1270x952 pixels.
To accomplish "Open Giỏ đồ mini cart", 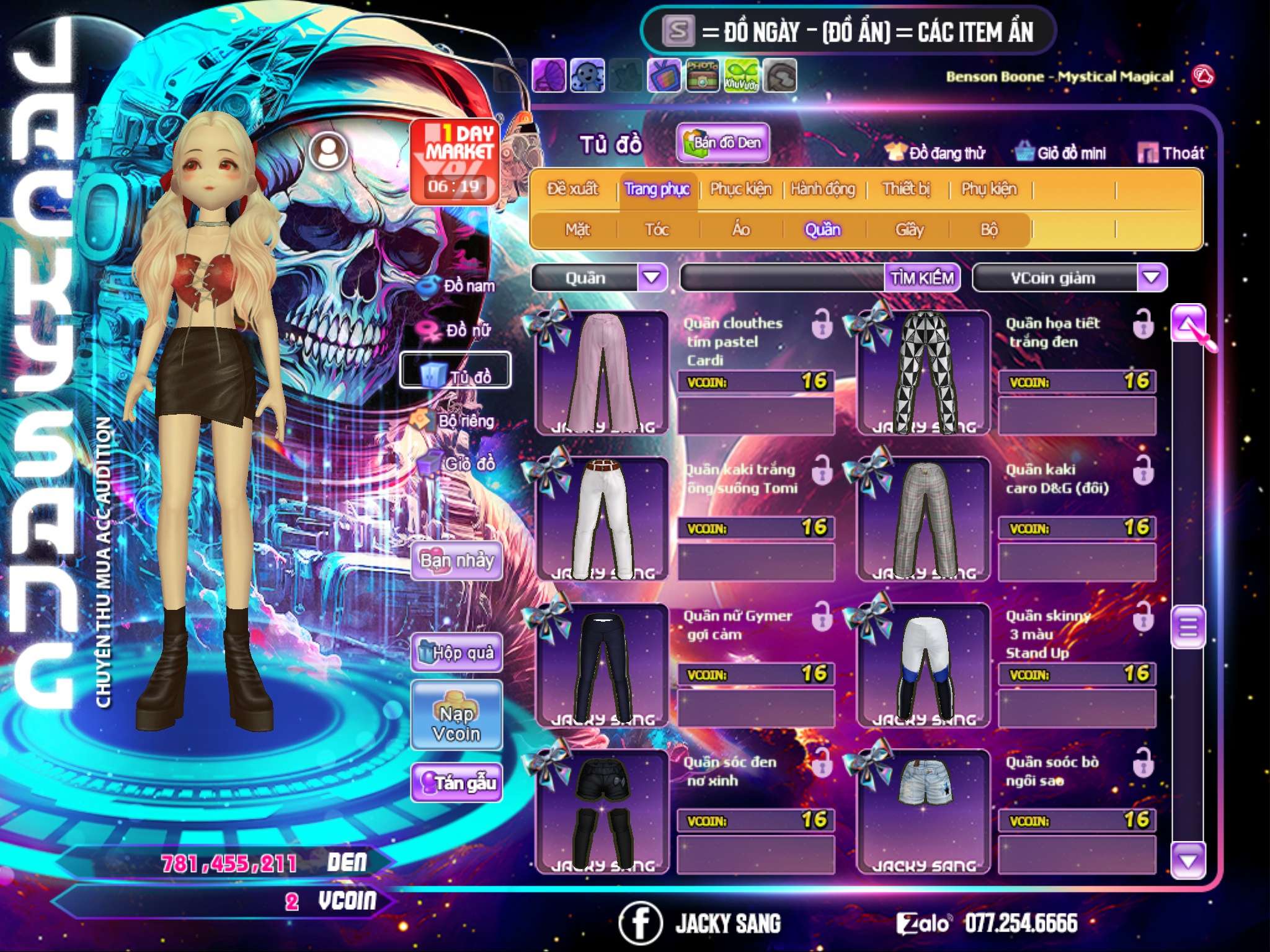I will pos(1061,152).
